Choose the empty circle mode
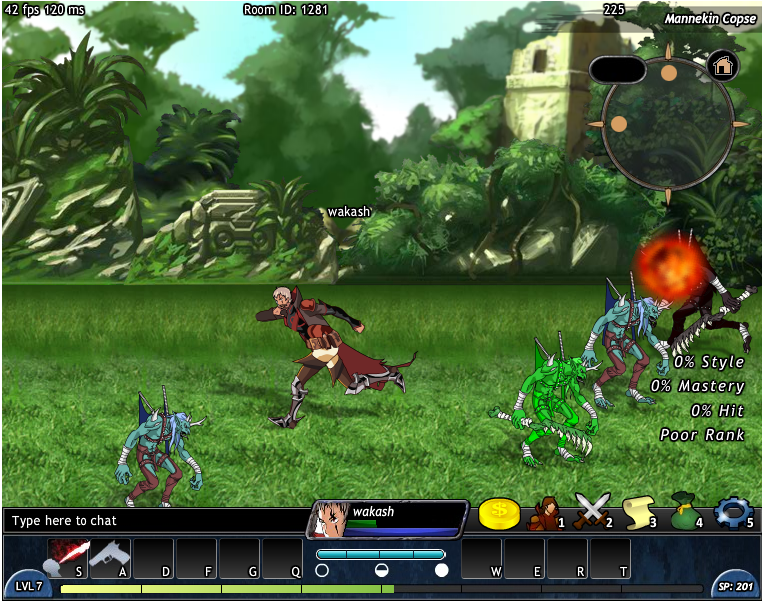The height and width of the screenshot is (602, 763). coord(322,570)
